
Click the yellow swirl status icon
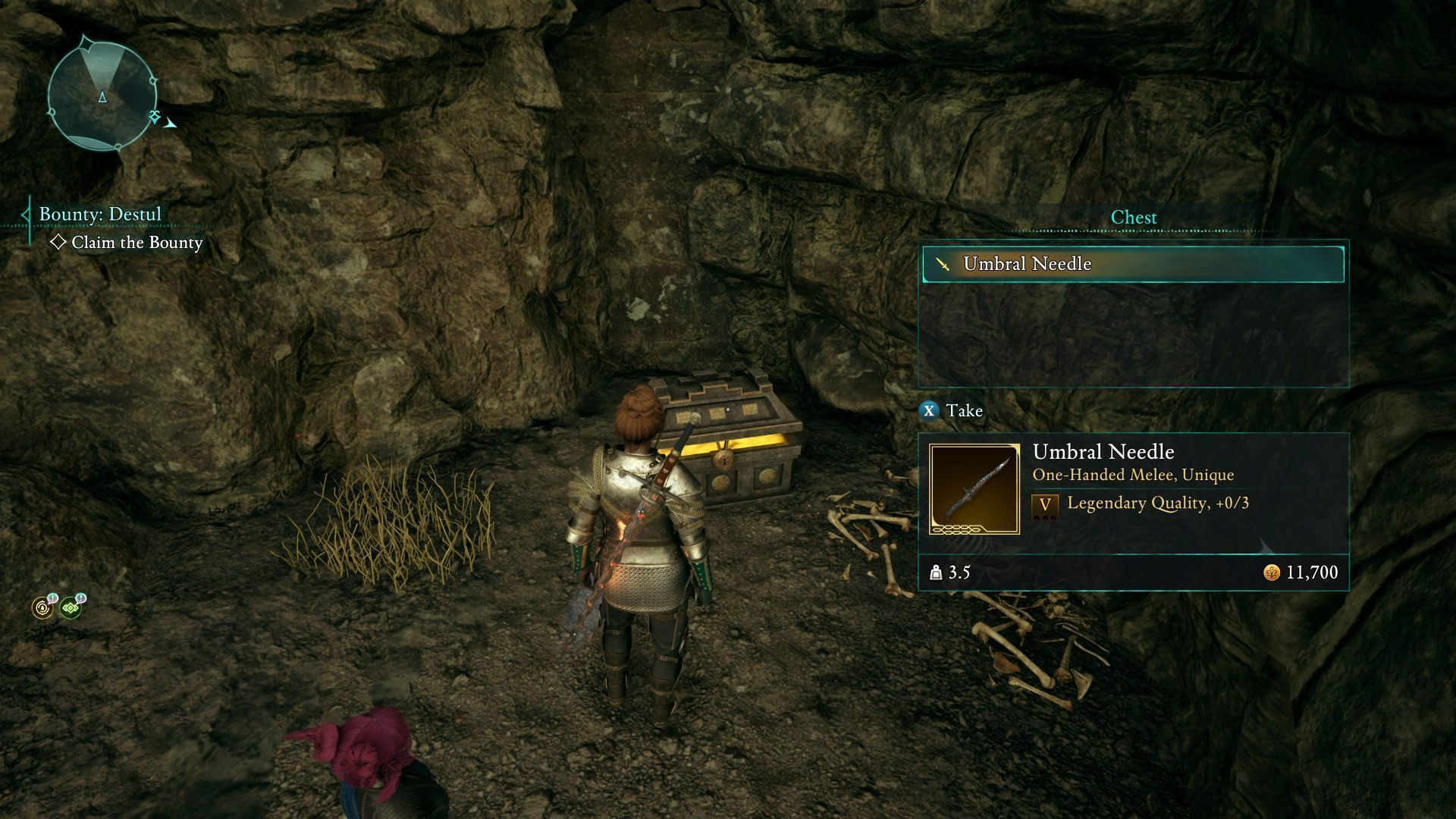[42, 607]
